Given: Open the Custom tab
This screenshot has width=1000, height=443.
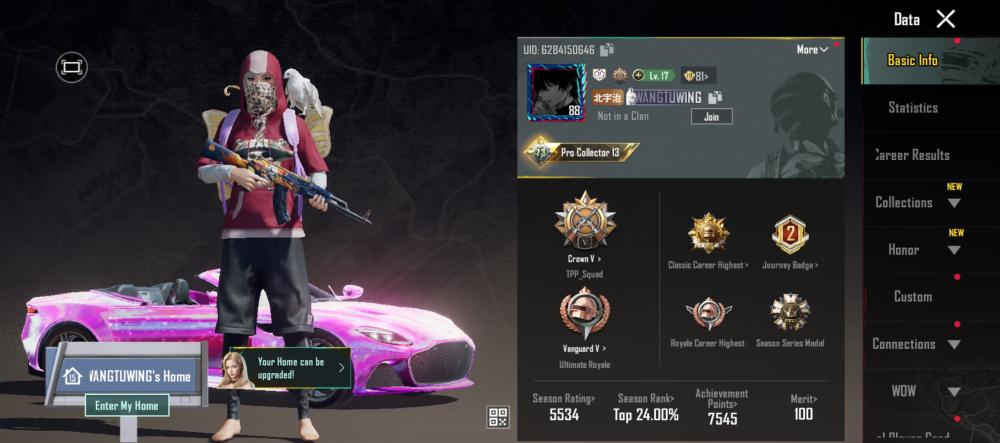Looking at the screenshot, I should click(912, 296).
